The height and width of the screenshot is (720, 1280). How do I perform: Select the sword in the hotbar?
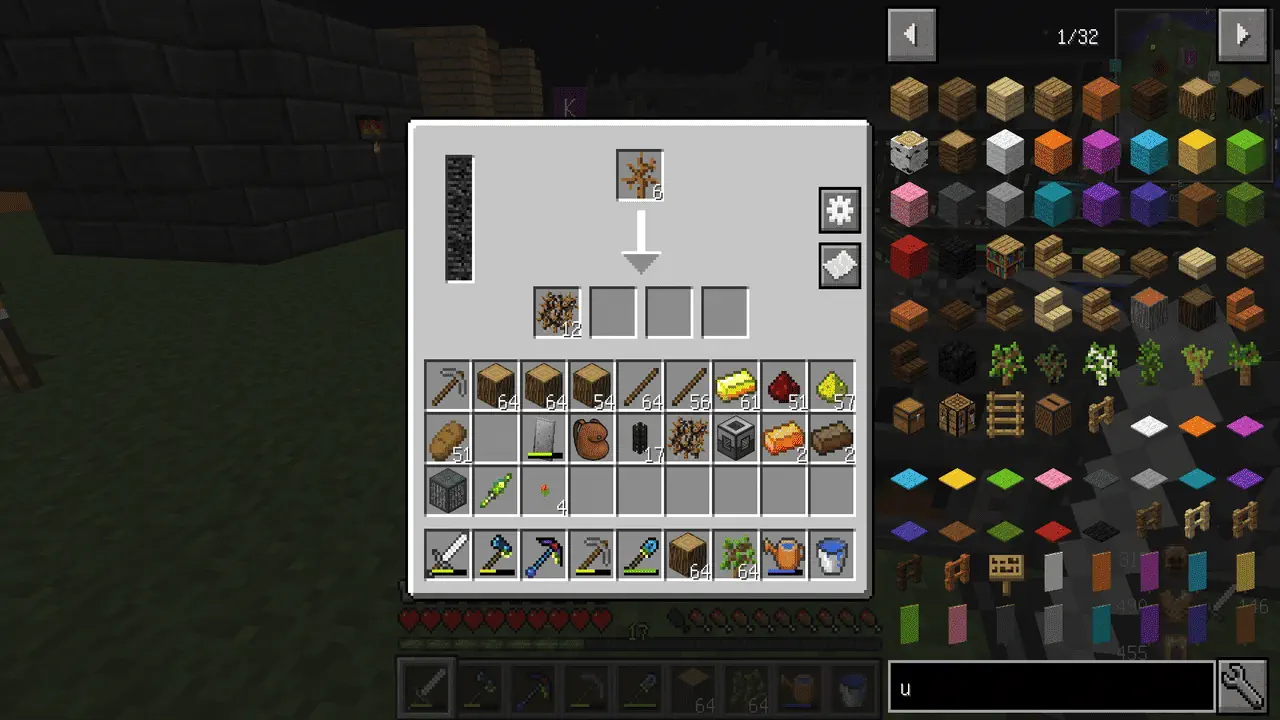click(447, 555)
